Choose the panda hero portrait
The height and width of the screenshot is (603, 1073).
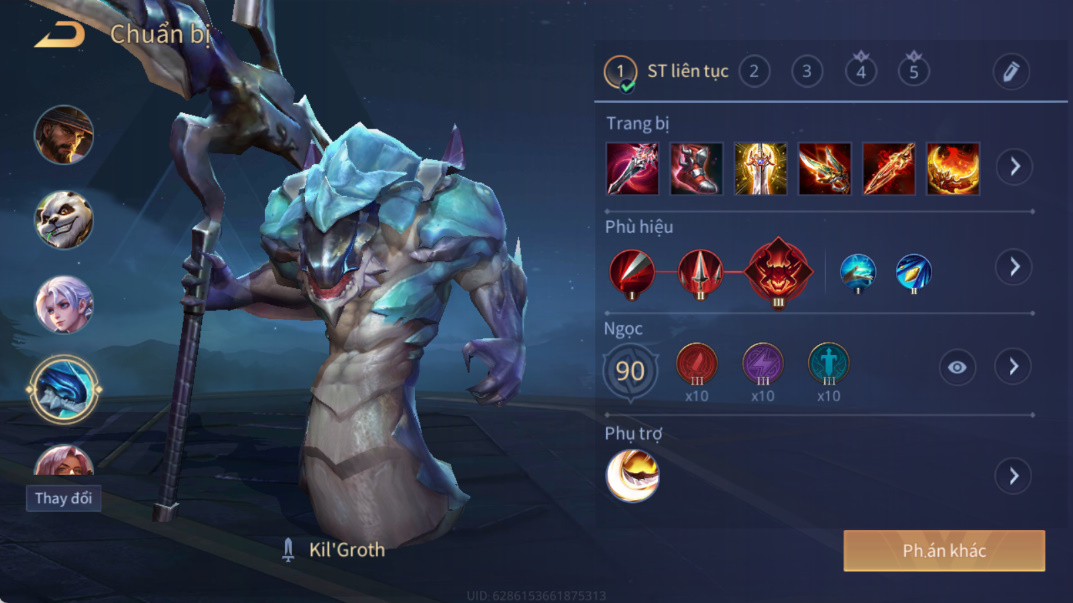point(64,219)
